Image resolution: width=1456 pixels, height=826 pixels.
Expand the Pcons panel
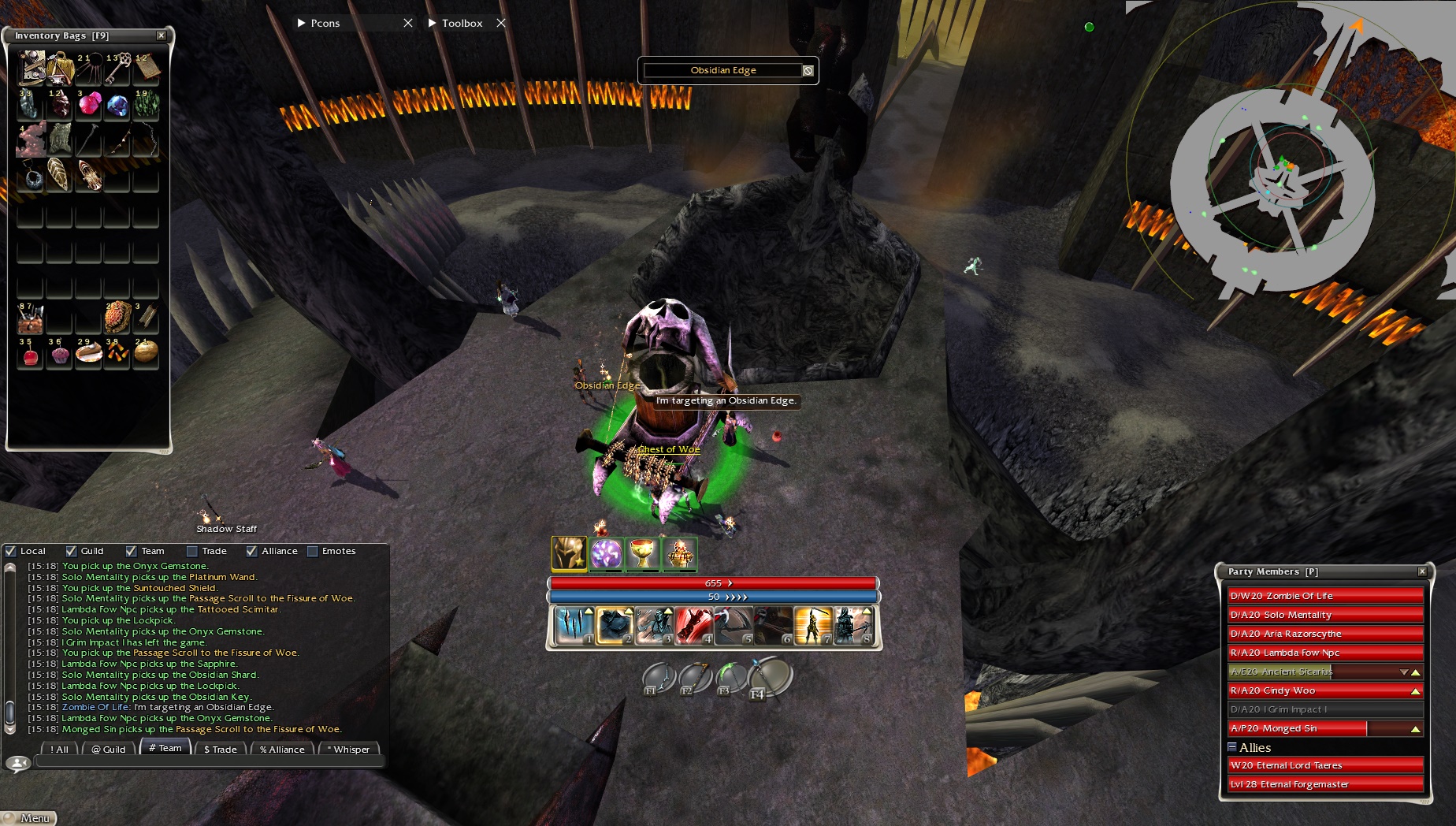(302, 23)
